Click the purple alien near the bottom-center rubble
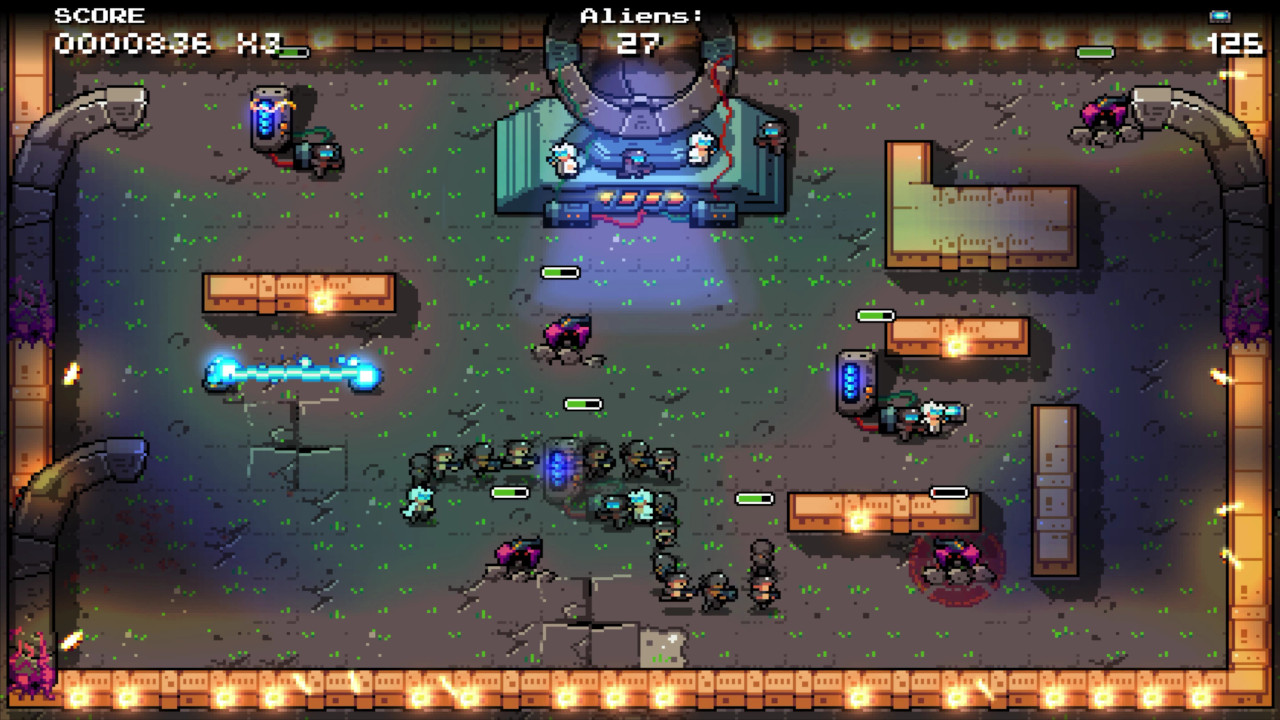Image resolution: width=1280 pixels, height=720 pixels. [518, 550]
